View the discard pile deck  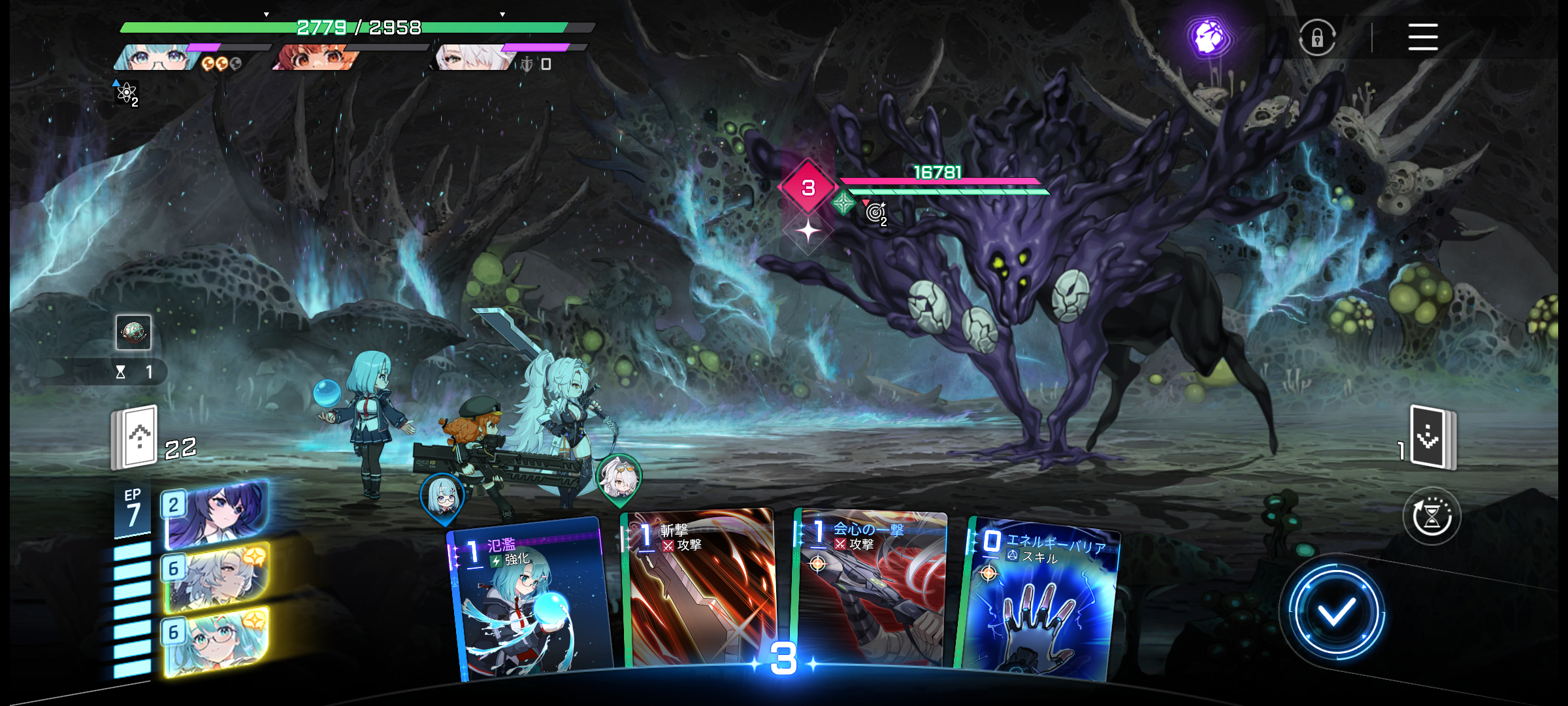[x=1432, y=437]
